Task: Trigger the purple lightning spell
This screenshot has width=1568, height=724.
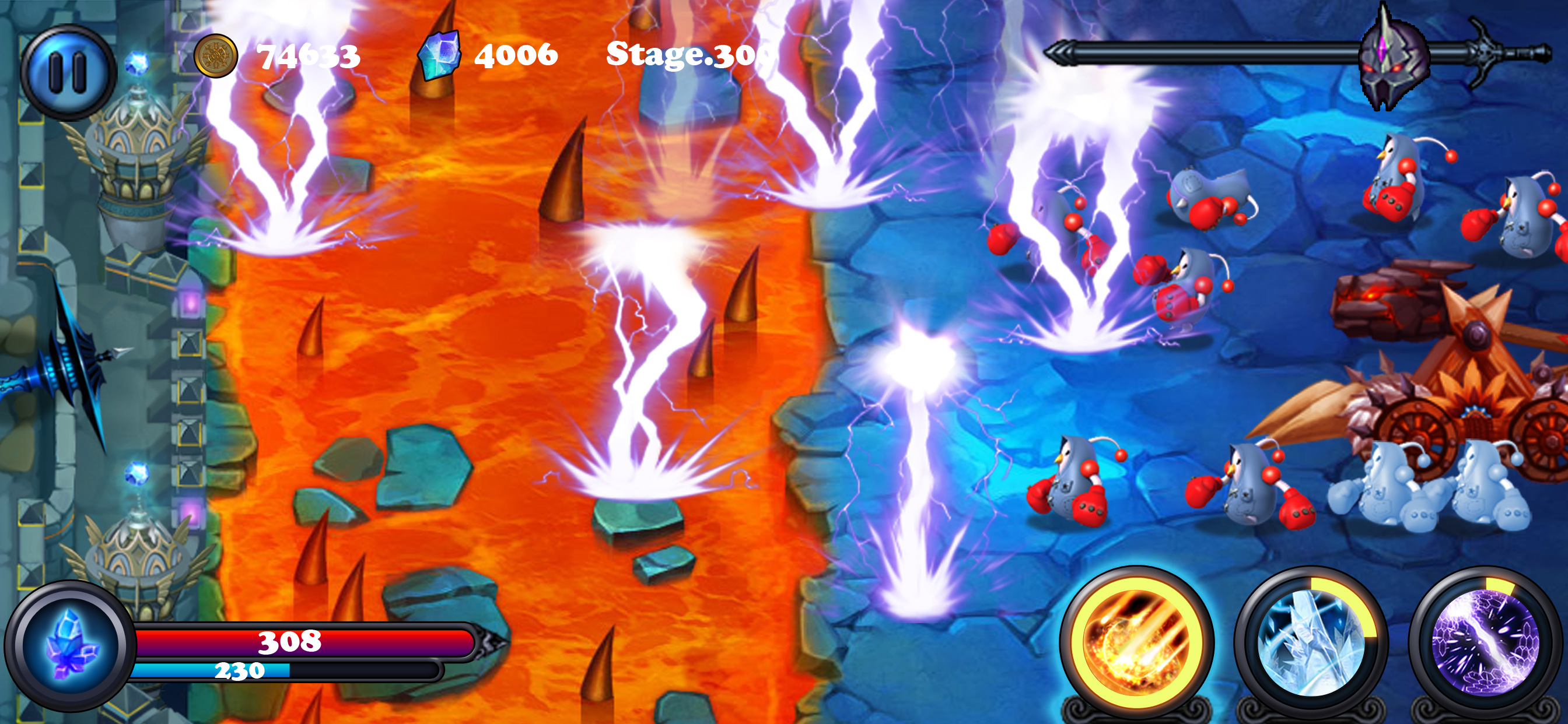Action: click(1486, 642)
